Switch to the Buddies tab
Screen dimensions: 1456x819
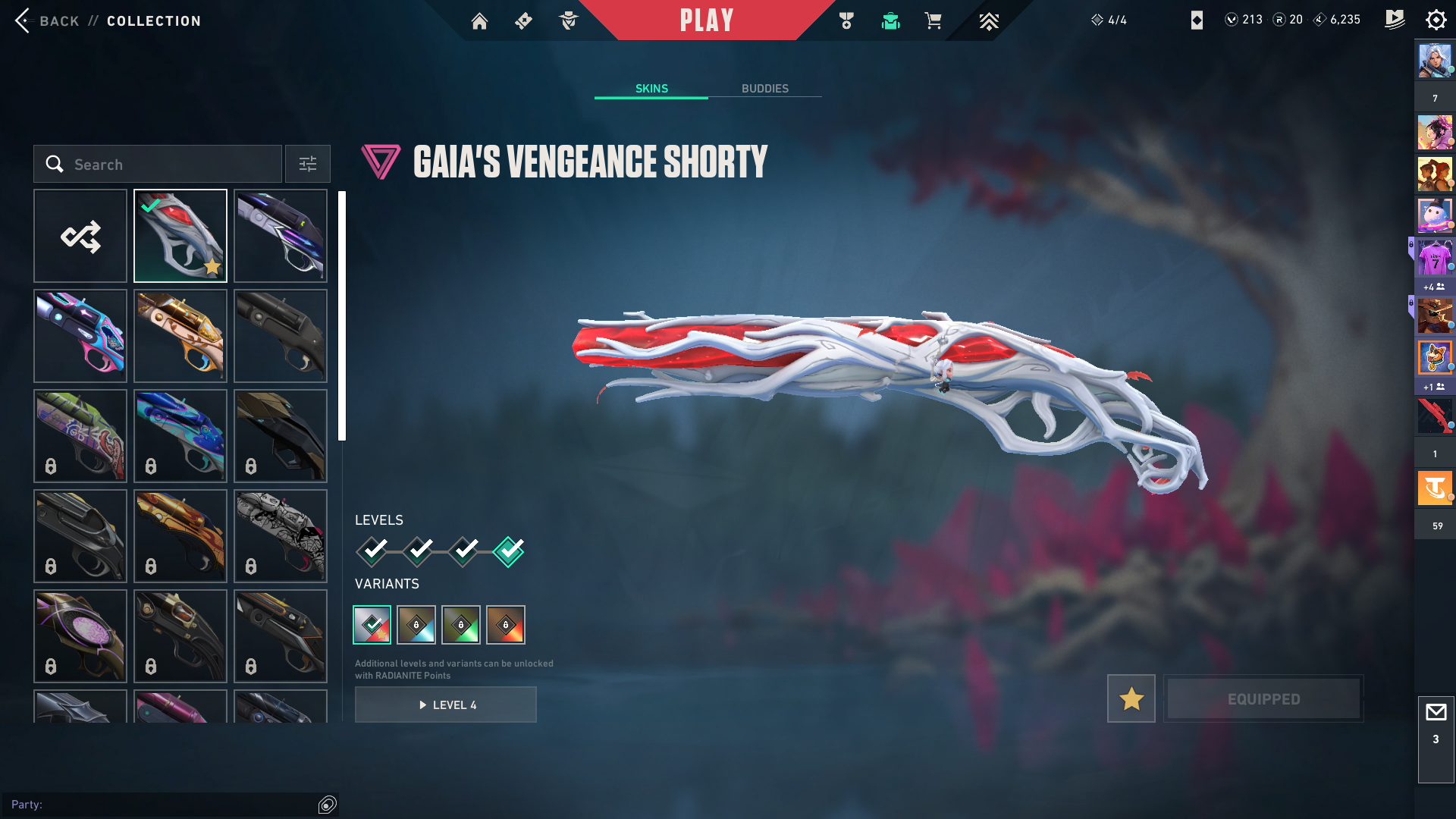(764, 89)
